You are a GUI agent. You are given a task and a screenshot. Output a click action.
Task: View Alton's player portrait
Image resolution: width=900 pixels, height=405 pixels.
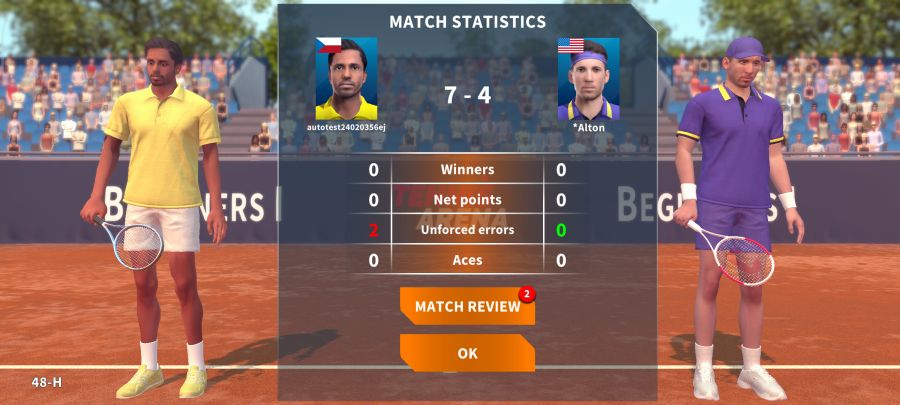tap(588, 79)
